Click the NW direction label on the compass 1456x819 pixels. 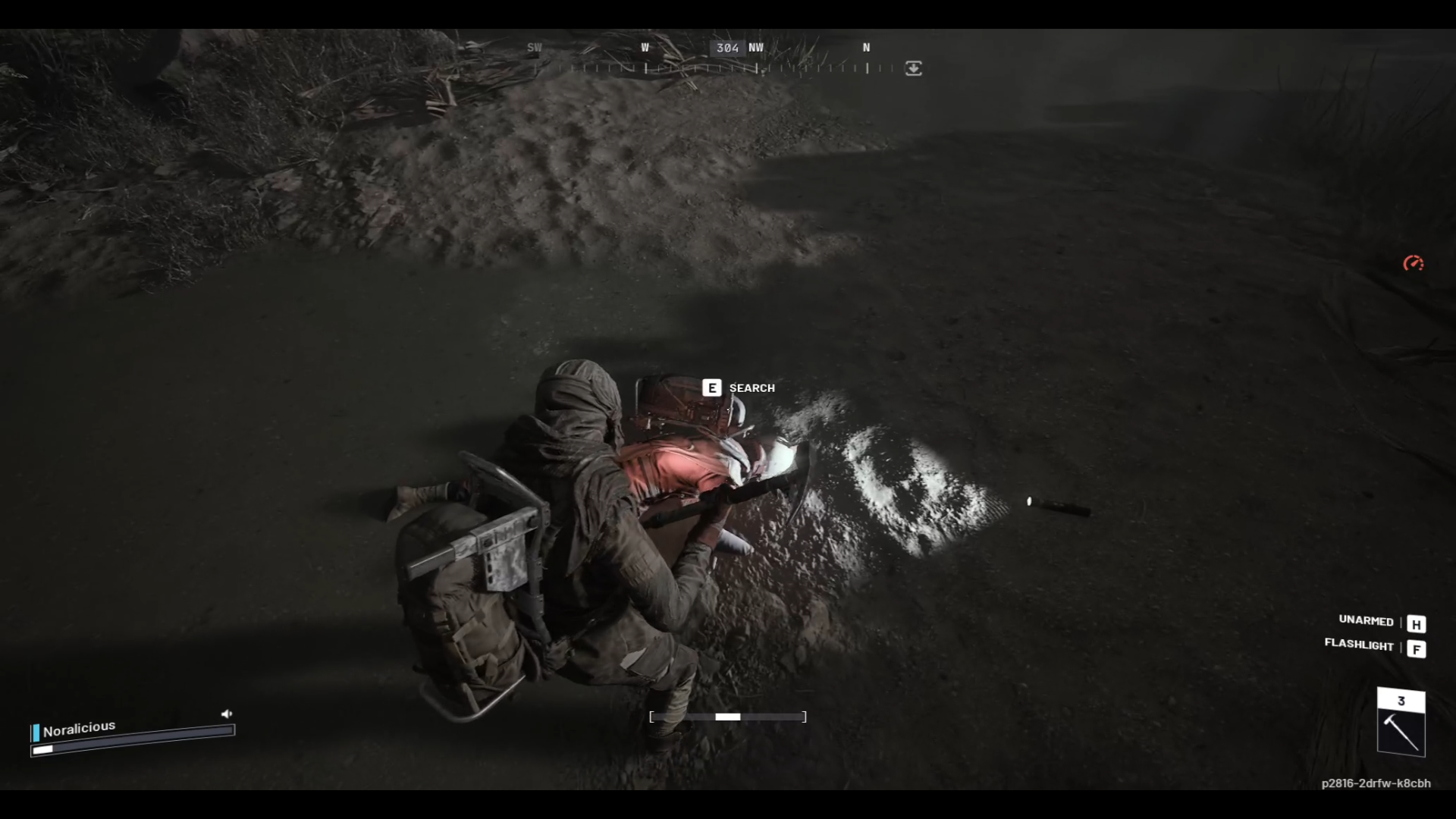[x=755, y=47]
